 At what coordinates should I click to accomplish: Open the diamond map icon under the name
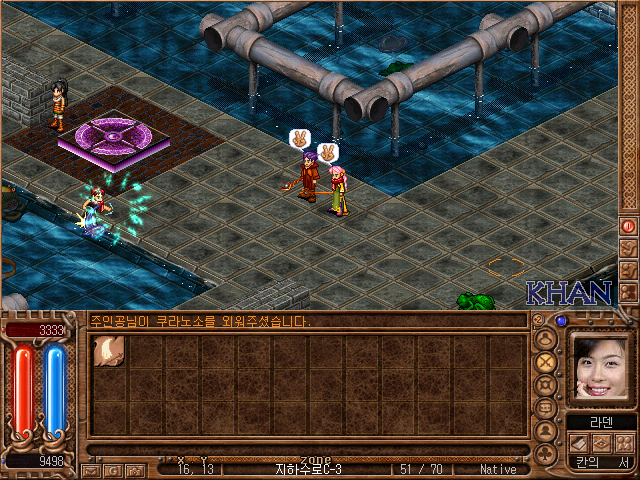point(602,443)
